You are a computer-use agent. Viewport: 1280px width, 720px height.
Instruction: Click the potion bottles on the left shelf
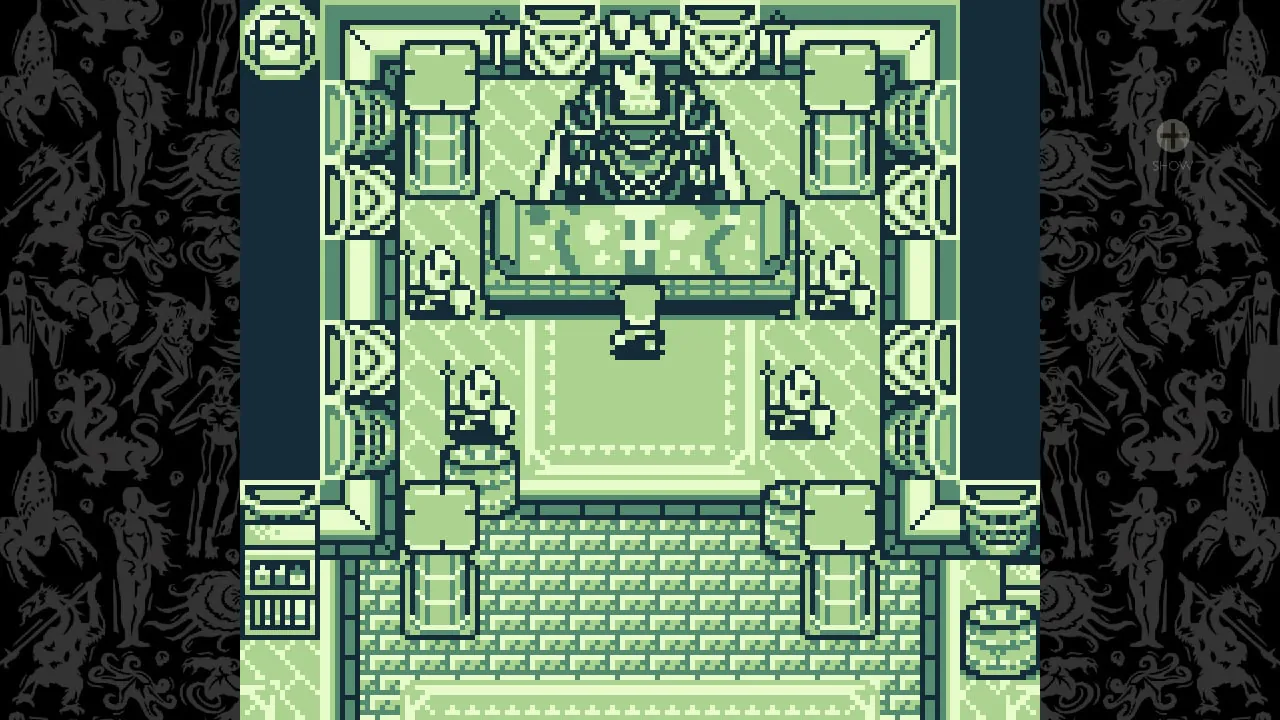[x=280, y=573]
